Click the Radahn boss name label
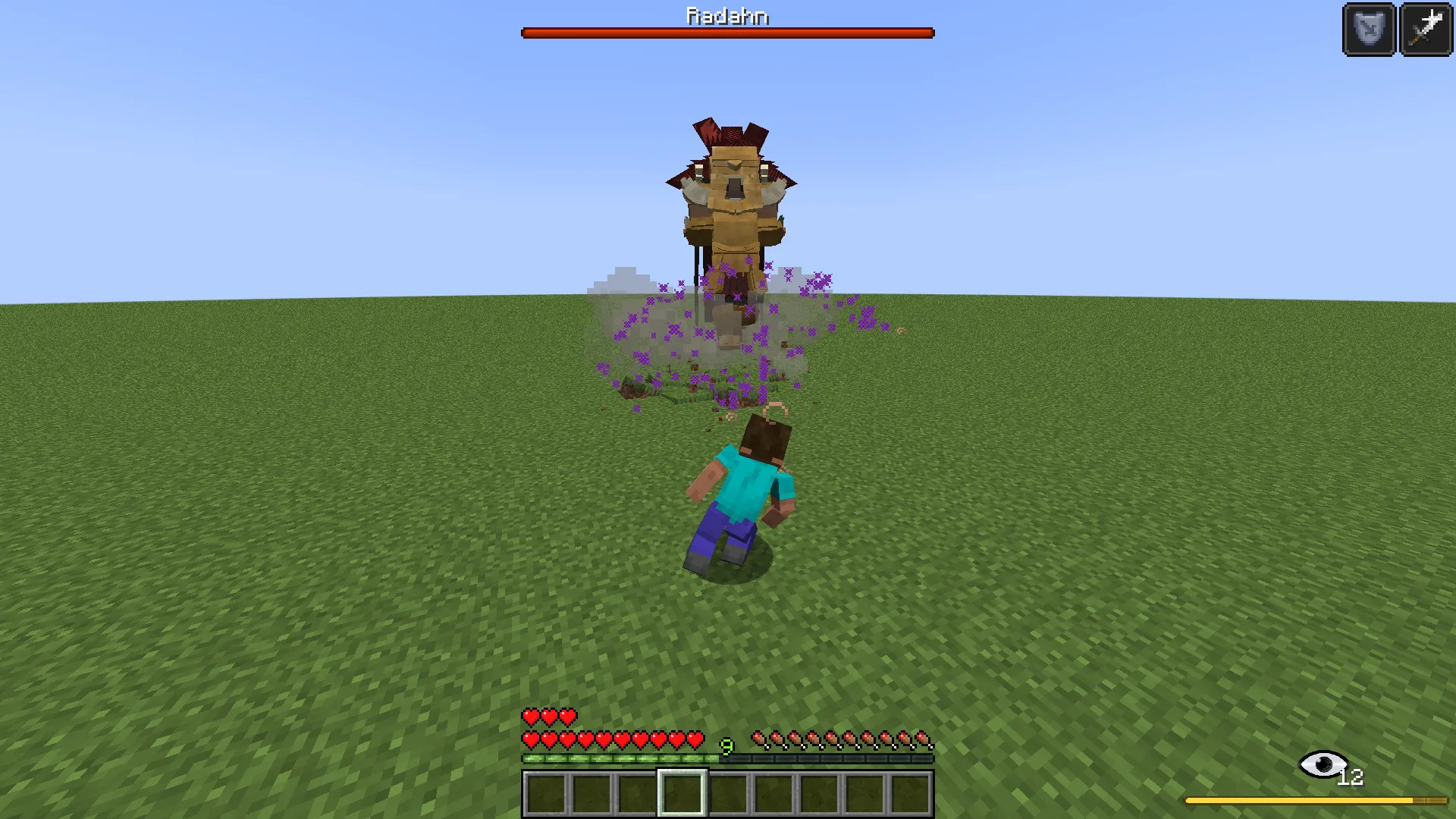Screen dimensions: 1456x819 tap(726, 16)
